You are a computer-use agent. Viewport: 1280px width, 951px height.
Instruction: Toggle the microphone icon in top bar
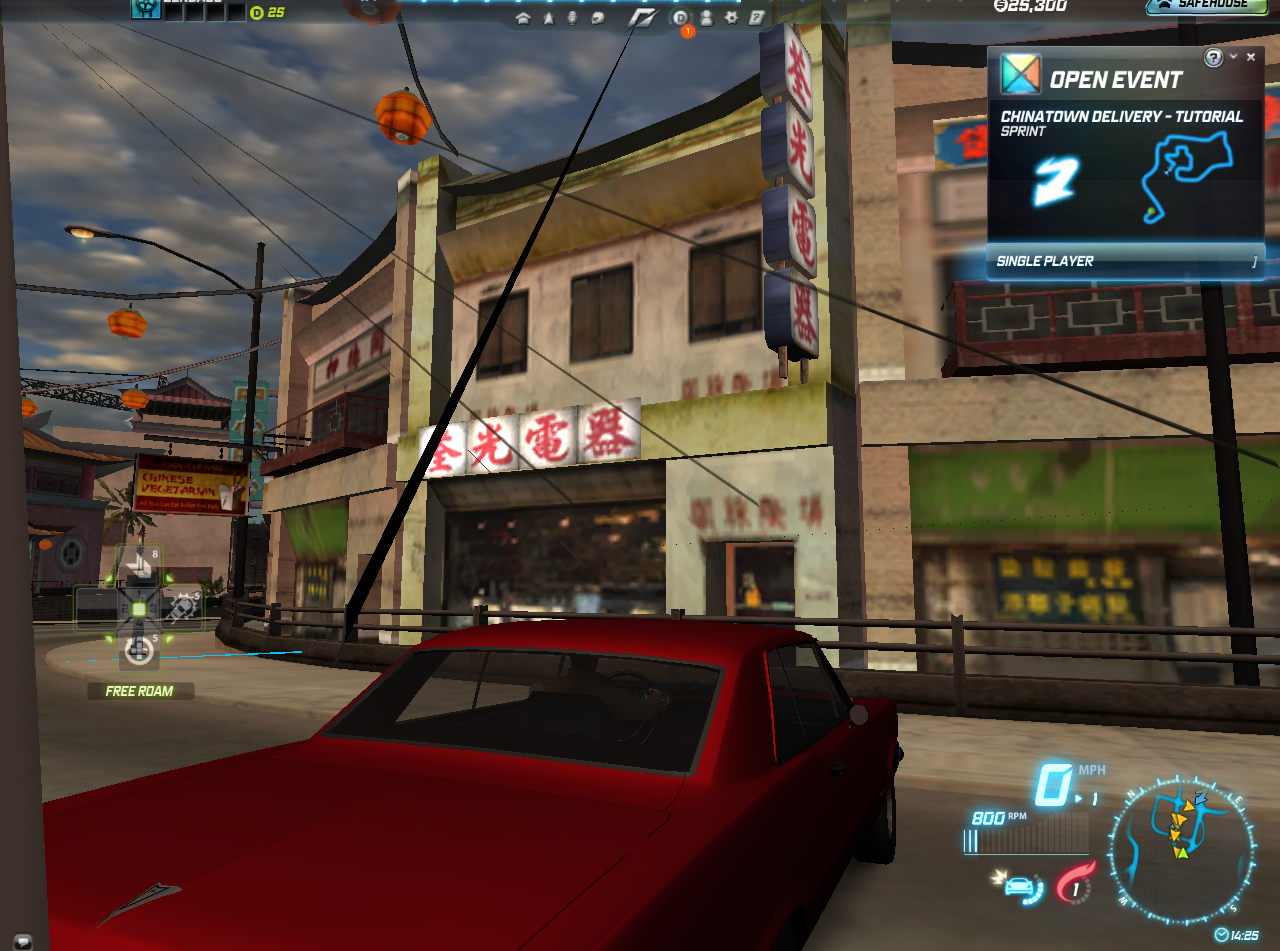572,18
